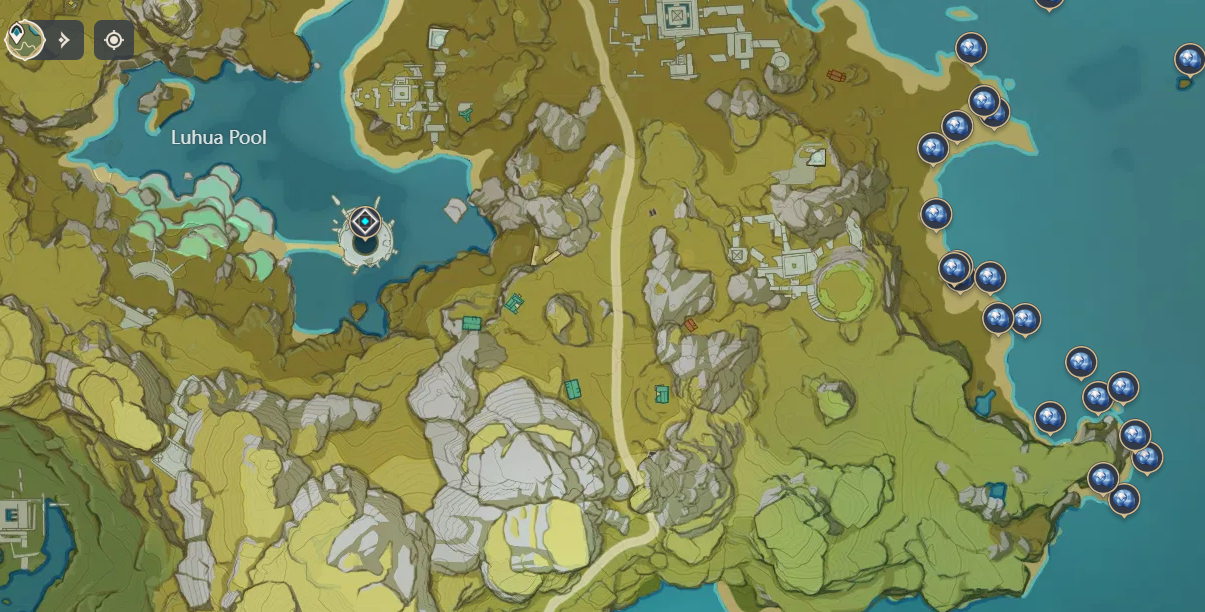Viewport: 1205px width, 612px height.
Task: Select the blue marker on the tiny offshore islet
Action: [1189, 61]
